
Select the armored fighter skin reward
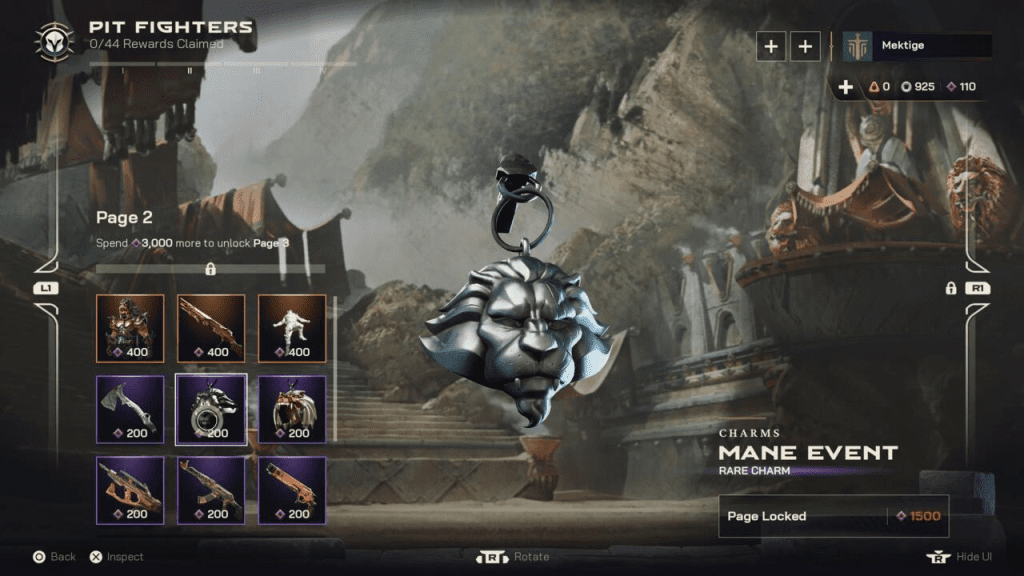point(130,327)
